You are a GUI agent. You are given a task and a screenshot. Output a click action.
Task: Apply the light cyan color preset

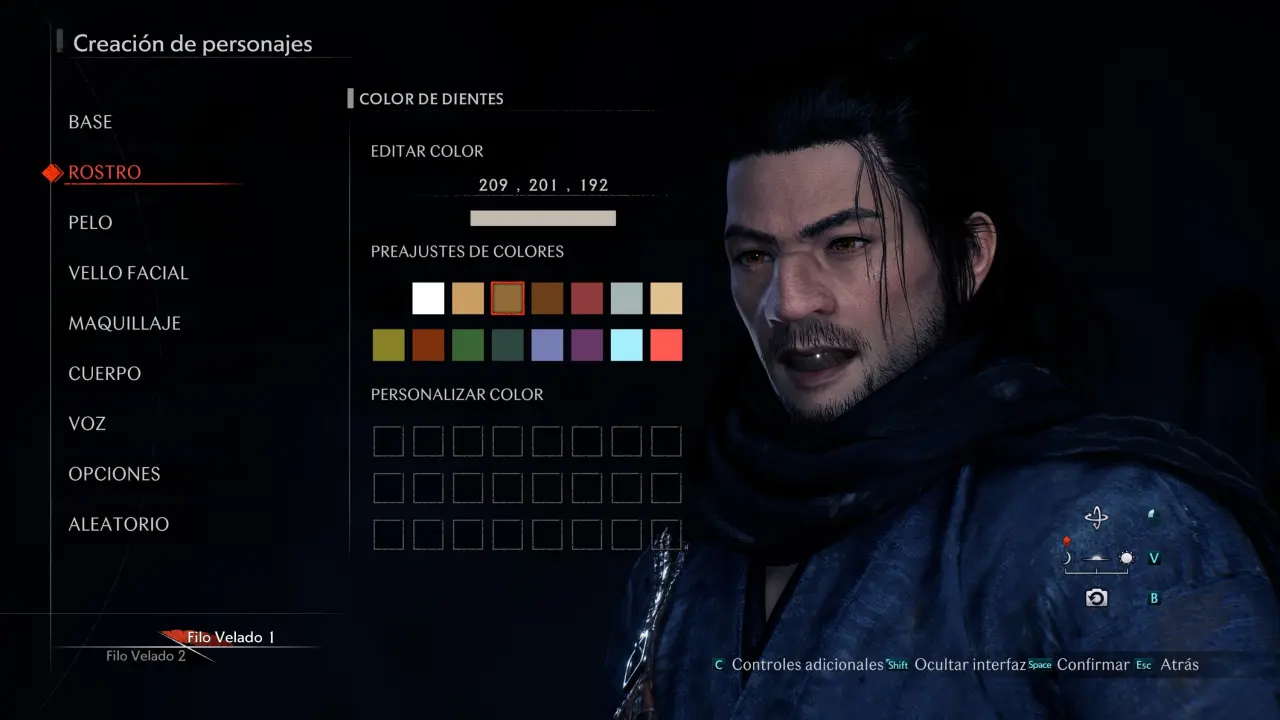[x=626, y=345]
